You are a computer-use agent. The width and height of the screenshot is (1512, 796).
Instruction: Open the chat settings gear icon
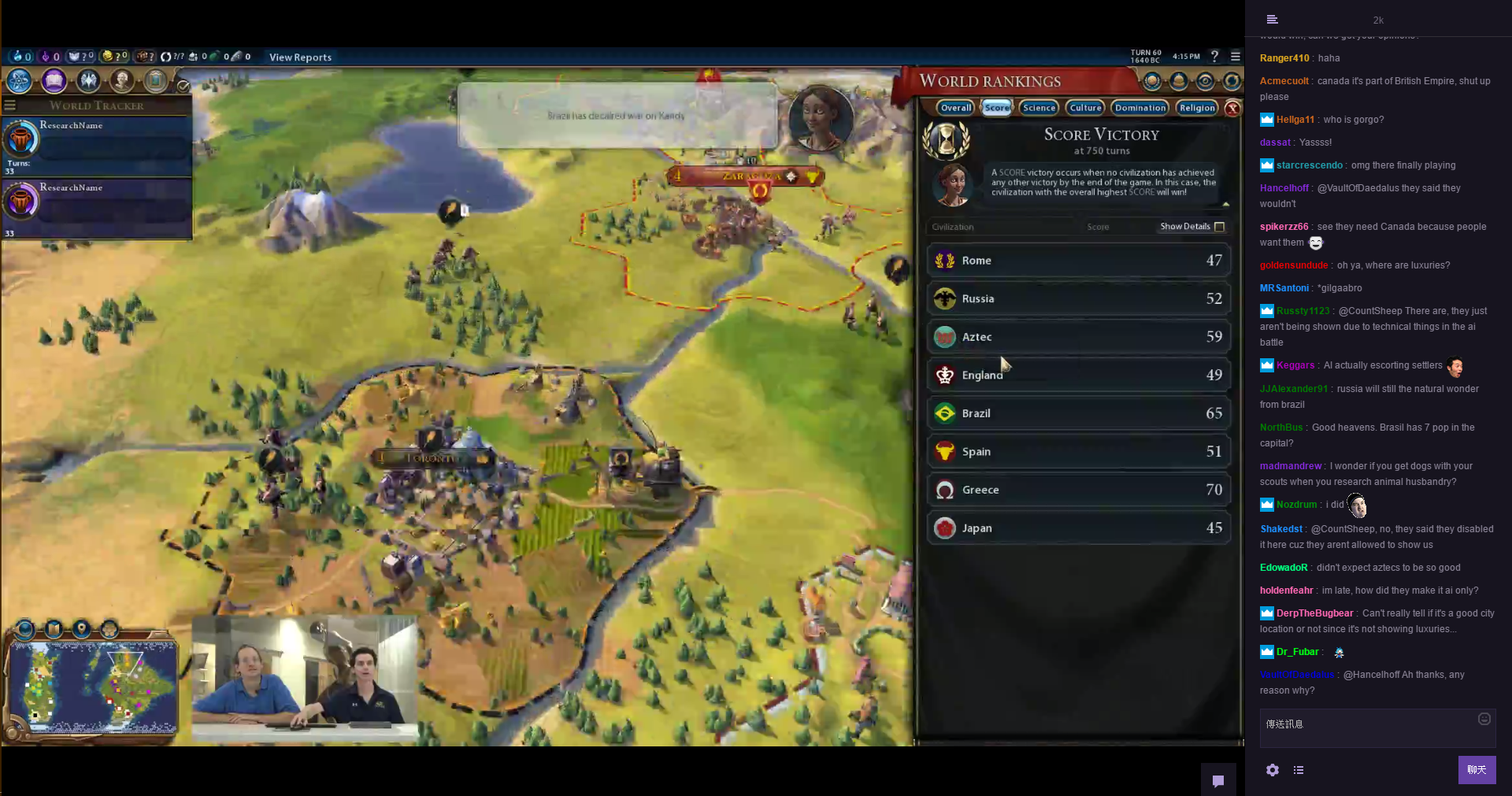[1272, 770]
